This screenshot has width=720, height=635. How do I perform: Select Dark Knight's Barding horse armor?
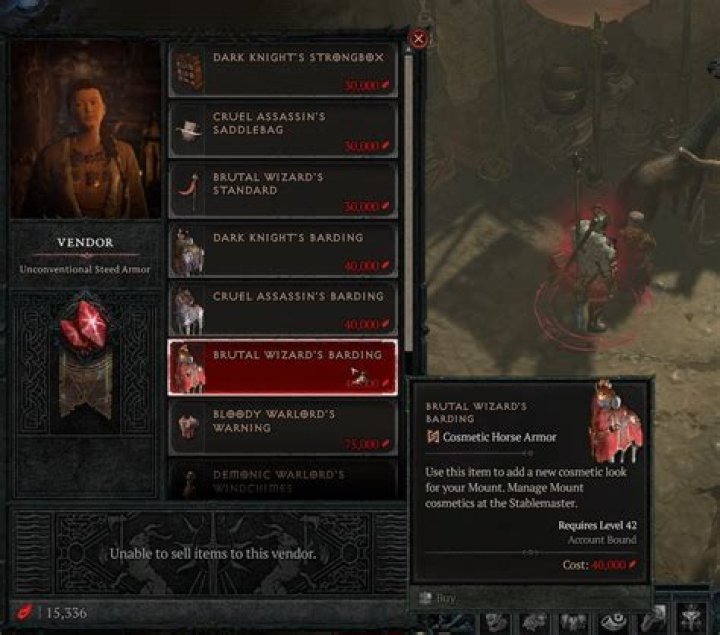(x=282, y=250)
